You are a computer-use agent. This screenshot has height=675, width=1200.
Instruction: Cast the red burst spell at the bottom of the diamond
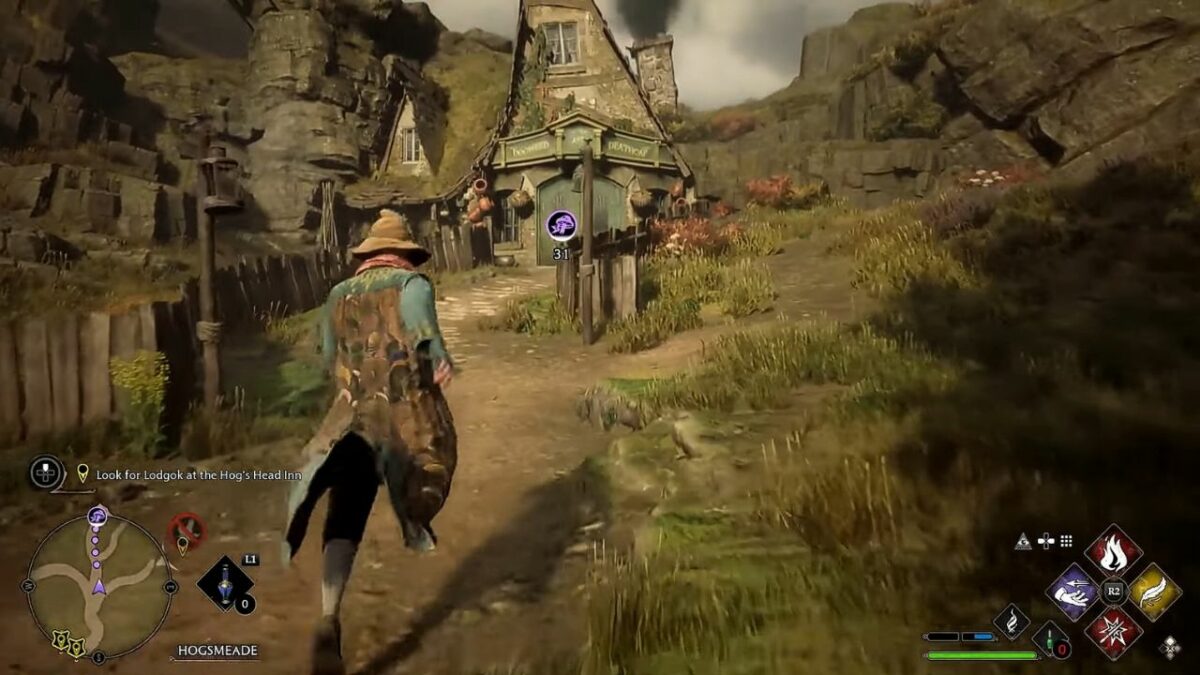click(x=1113, y=633)
